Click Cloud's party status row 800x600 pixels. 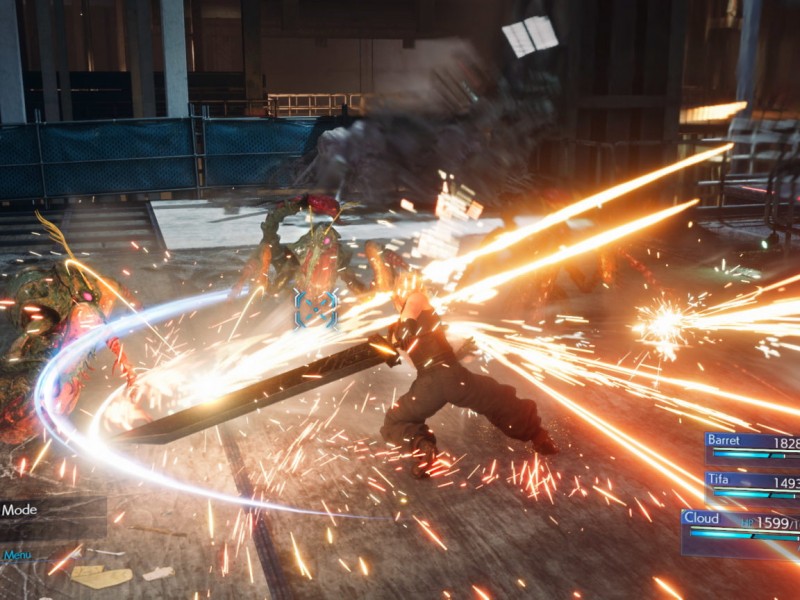click(x=741, y=527)
